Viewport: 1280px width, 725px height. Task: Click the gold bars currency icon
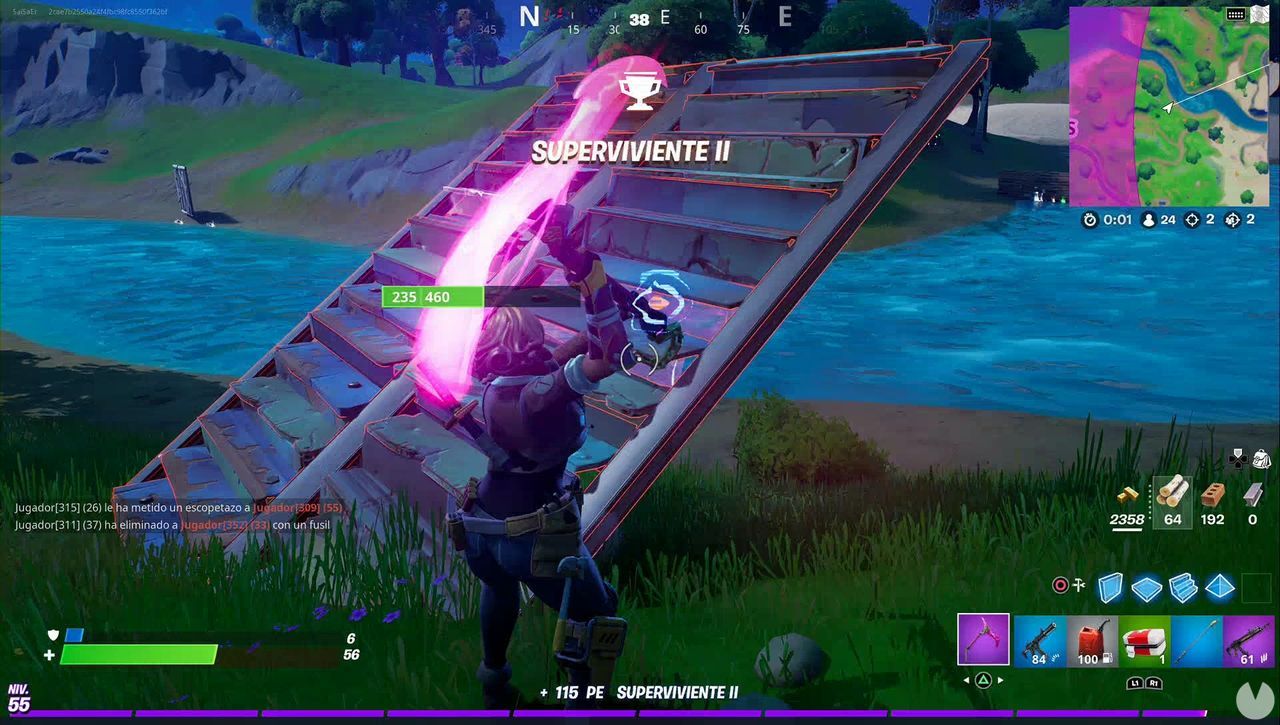tap(1129, 495)
